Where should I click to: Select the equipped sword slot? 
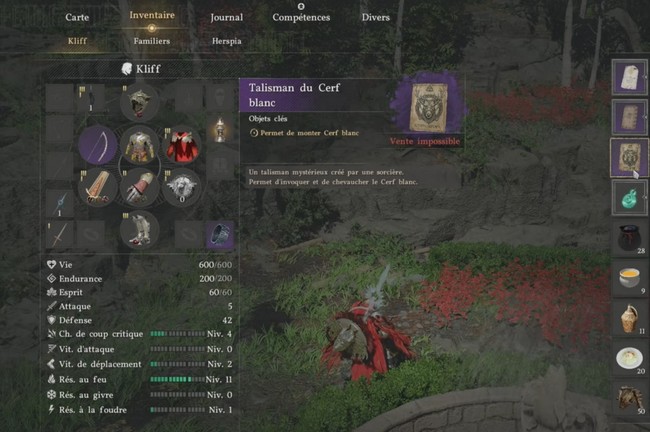pos(98,188)
